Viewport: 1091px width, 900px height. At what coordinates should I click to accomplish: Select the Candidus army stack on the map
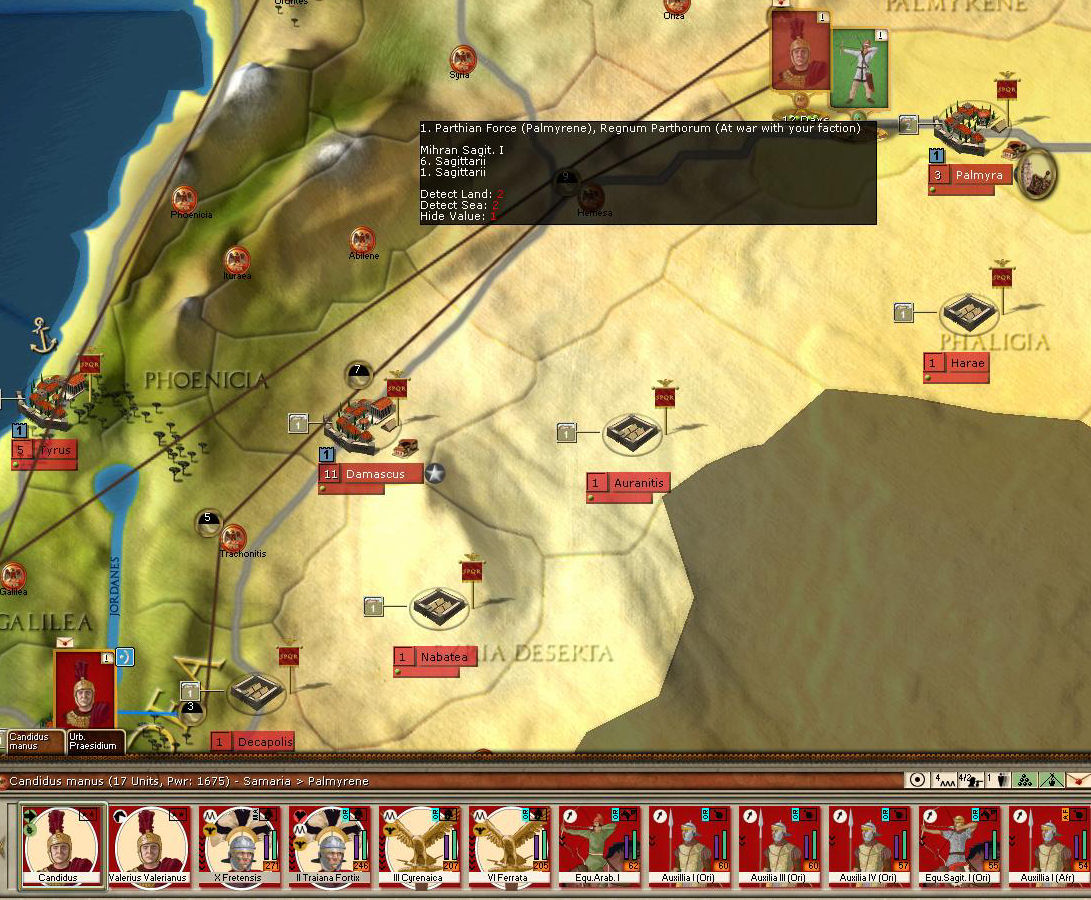point(84,690)
